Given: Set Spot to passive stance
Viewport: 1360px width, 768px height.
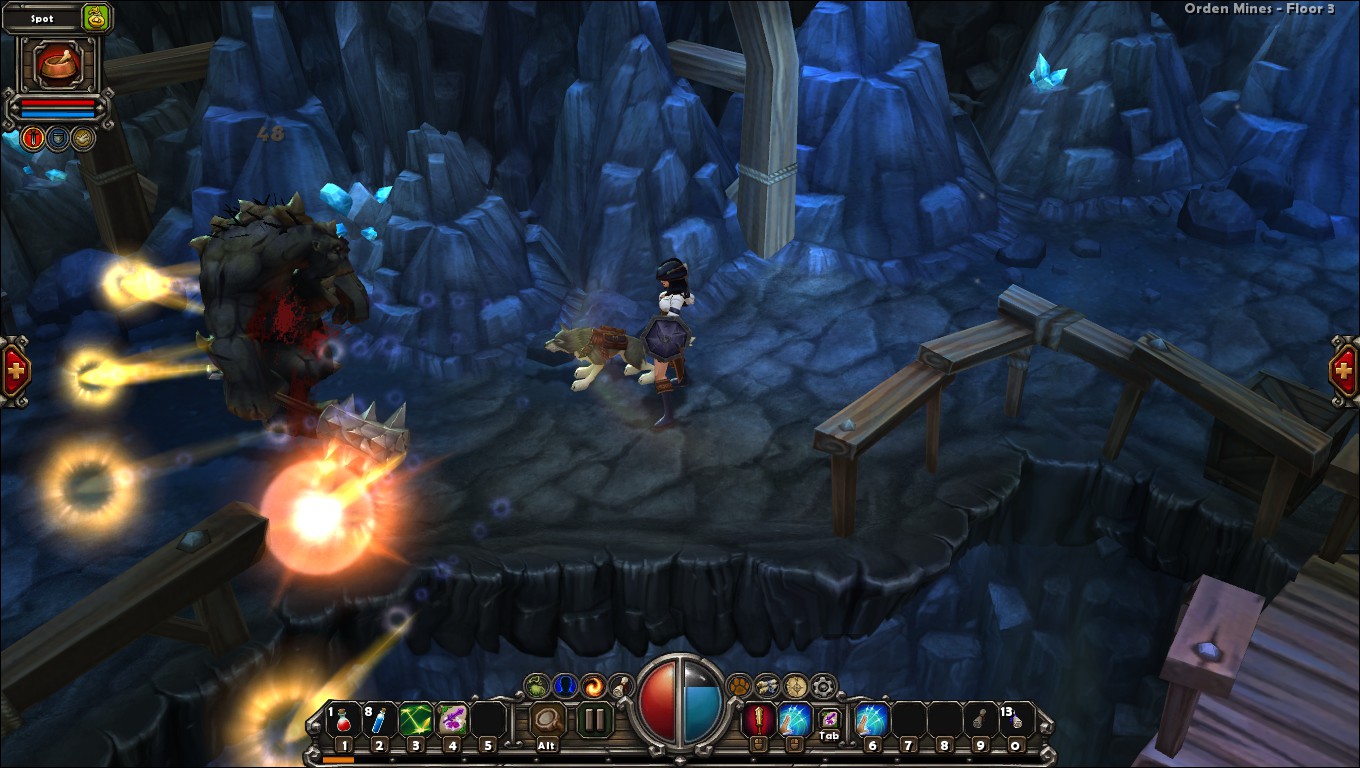Looking at the screenshot, I should point(81,138).
